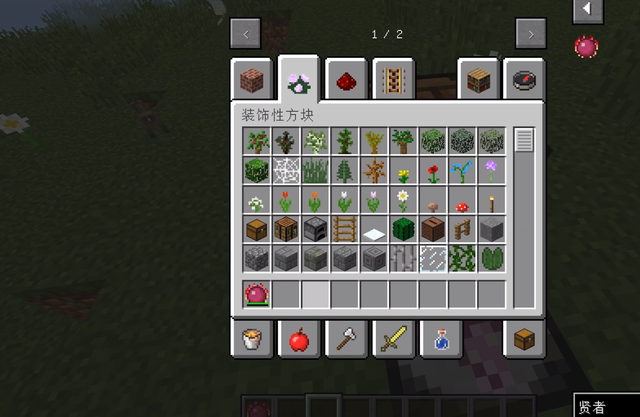
Task: Open the Combat golden sword tab
Action: [x=391, y=340]
